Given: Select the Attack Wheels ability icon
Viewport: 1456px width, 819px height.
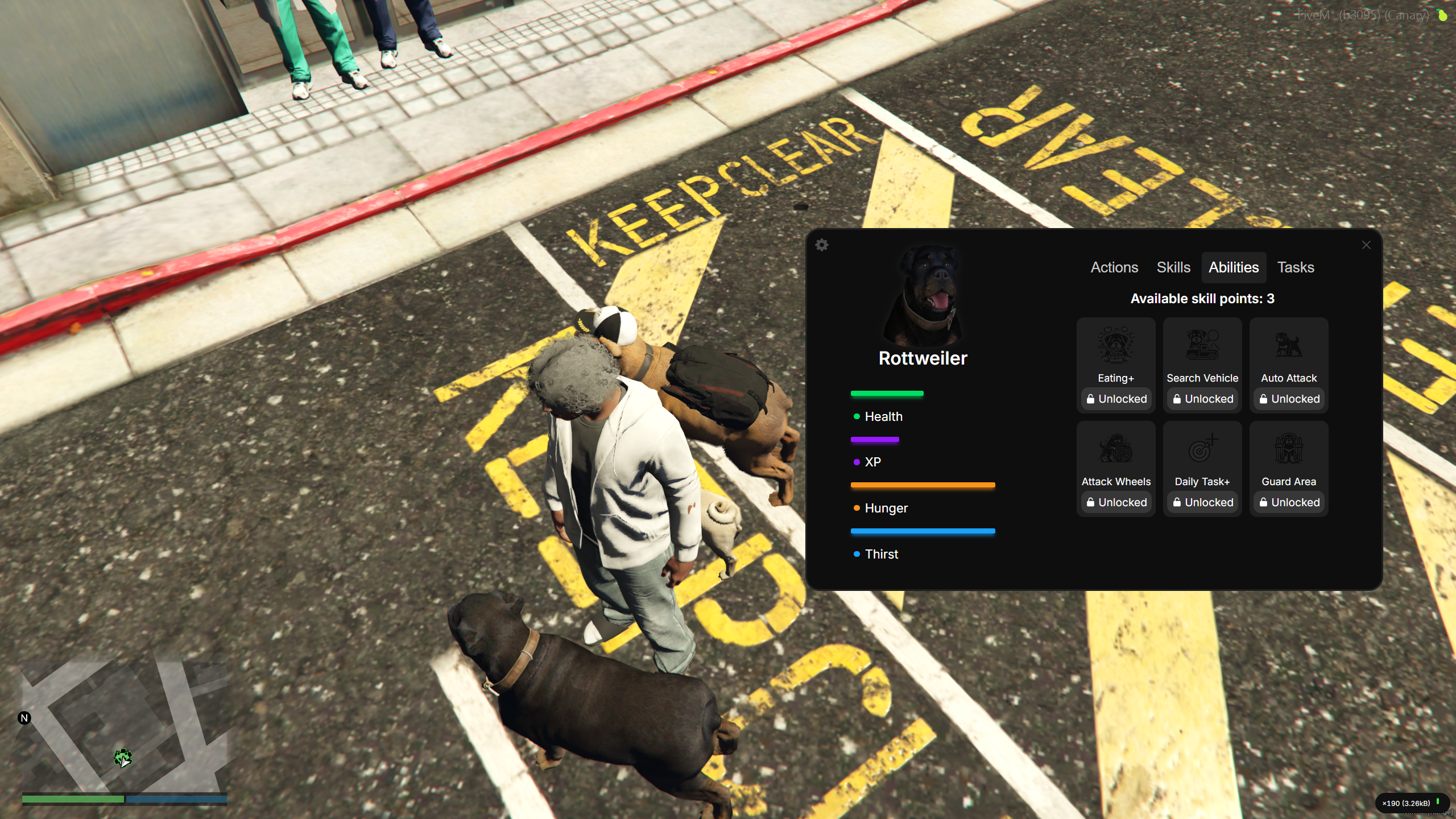Looking at the screenshot, I should (x=1115, y=449).
